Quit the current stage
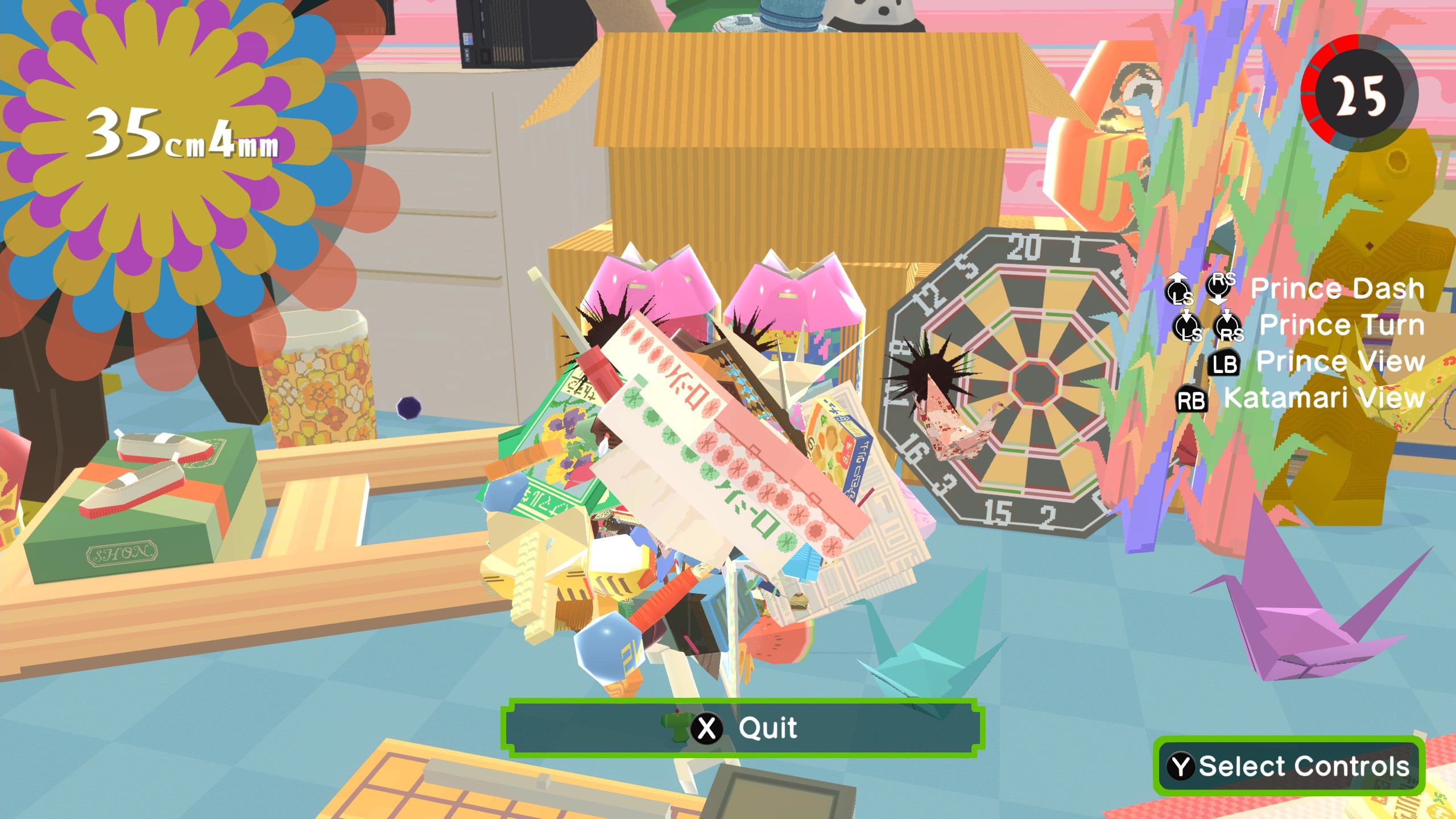 [743, 728]
